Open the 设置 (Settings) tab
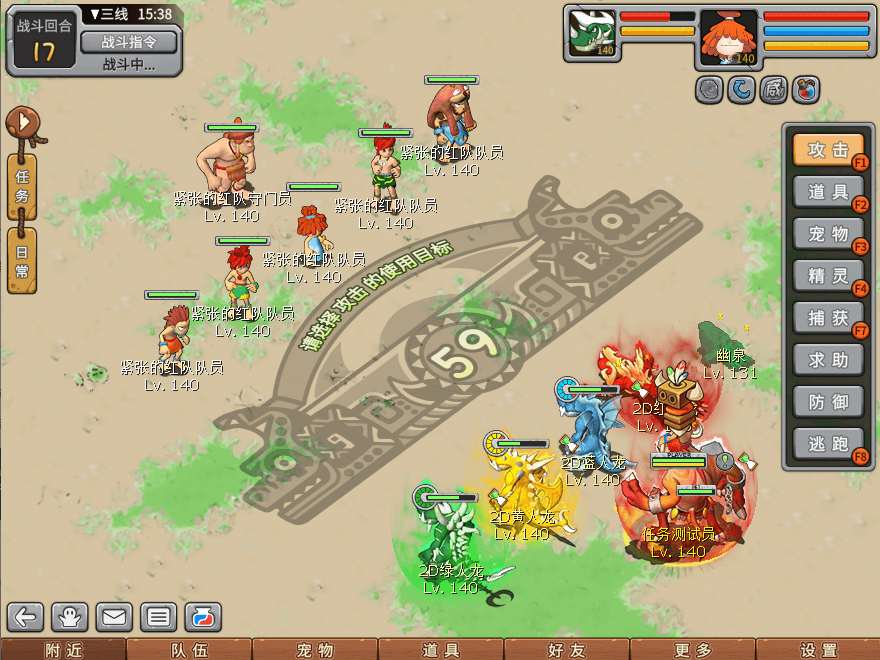The image size is (880, 660). (818, 650)
